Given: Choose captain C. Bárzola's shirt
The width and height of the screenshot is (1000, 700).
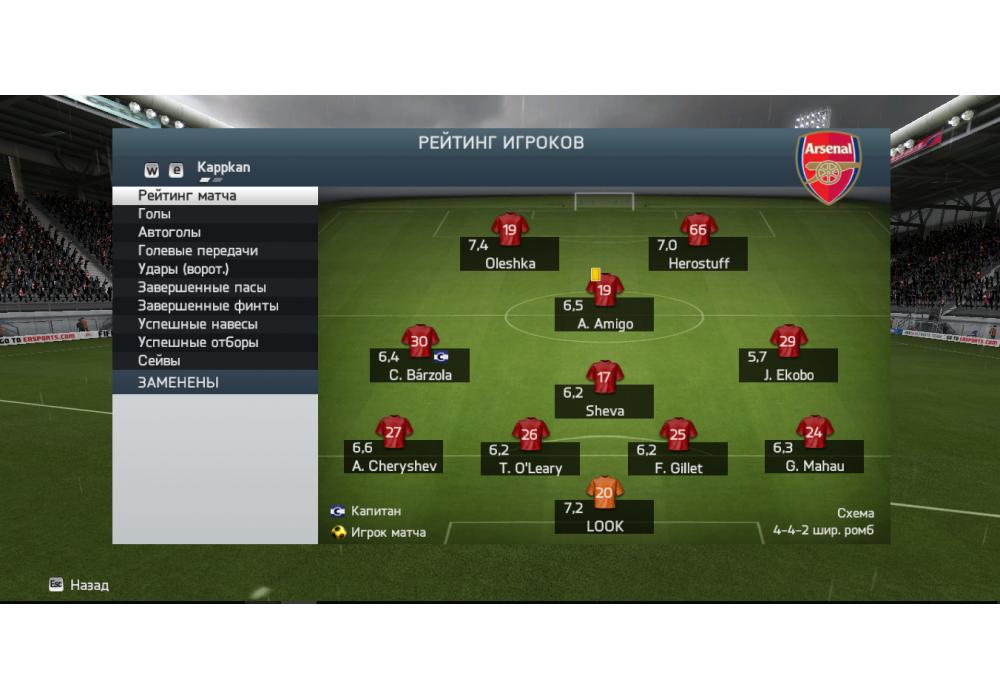Looking at the screenshot, I should pos(420,342).
